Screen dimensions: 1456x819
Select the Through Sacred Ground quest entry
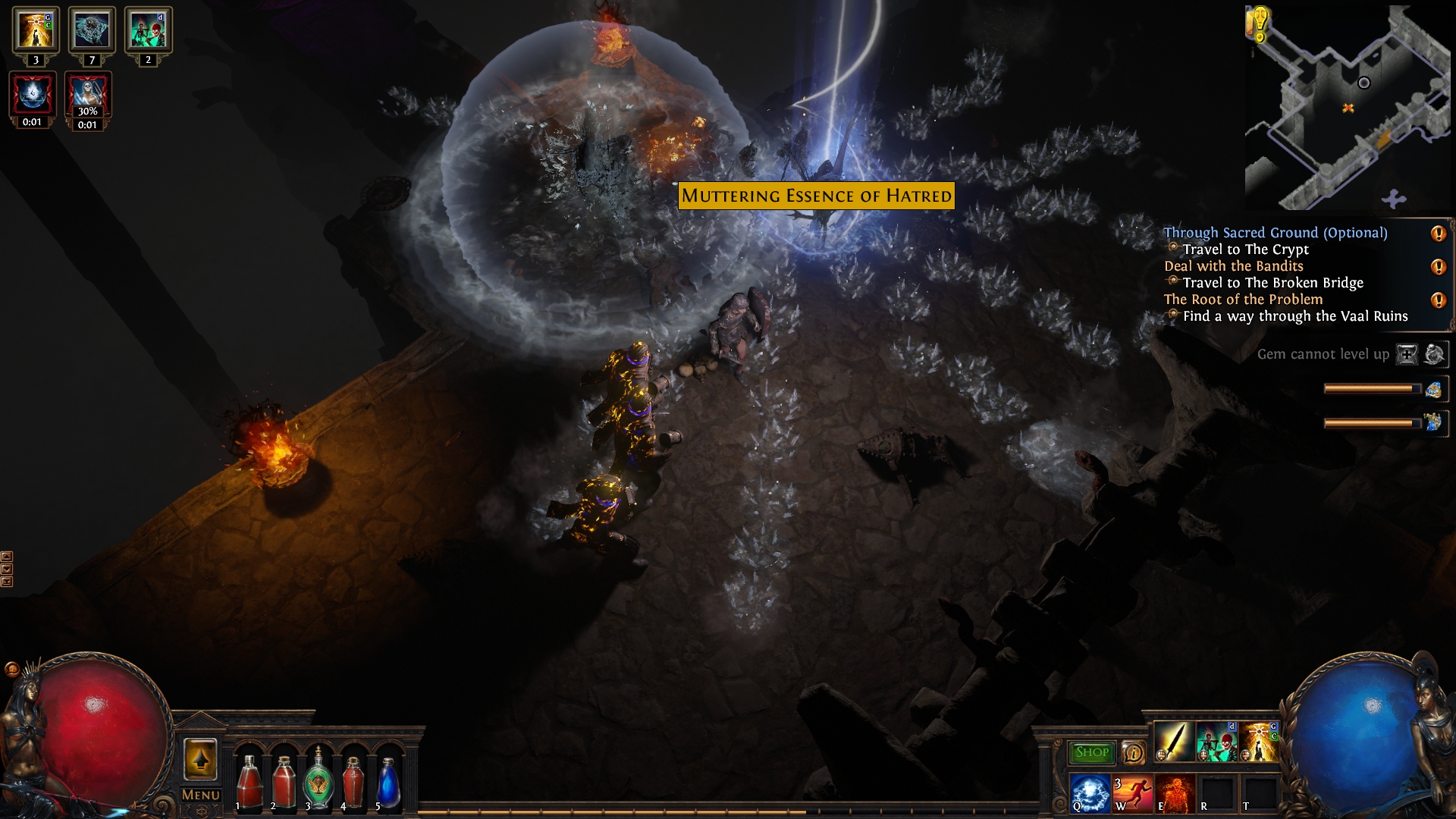(x=1275, y=233)
